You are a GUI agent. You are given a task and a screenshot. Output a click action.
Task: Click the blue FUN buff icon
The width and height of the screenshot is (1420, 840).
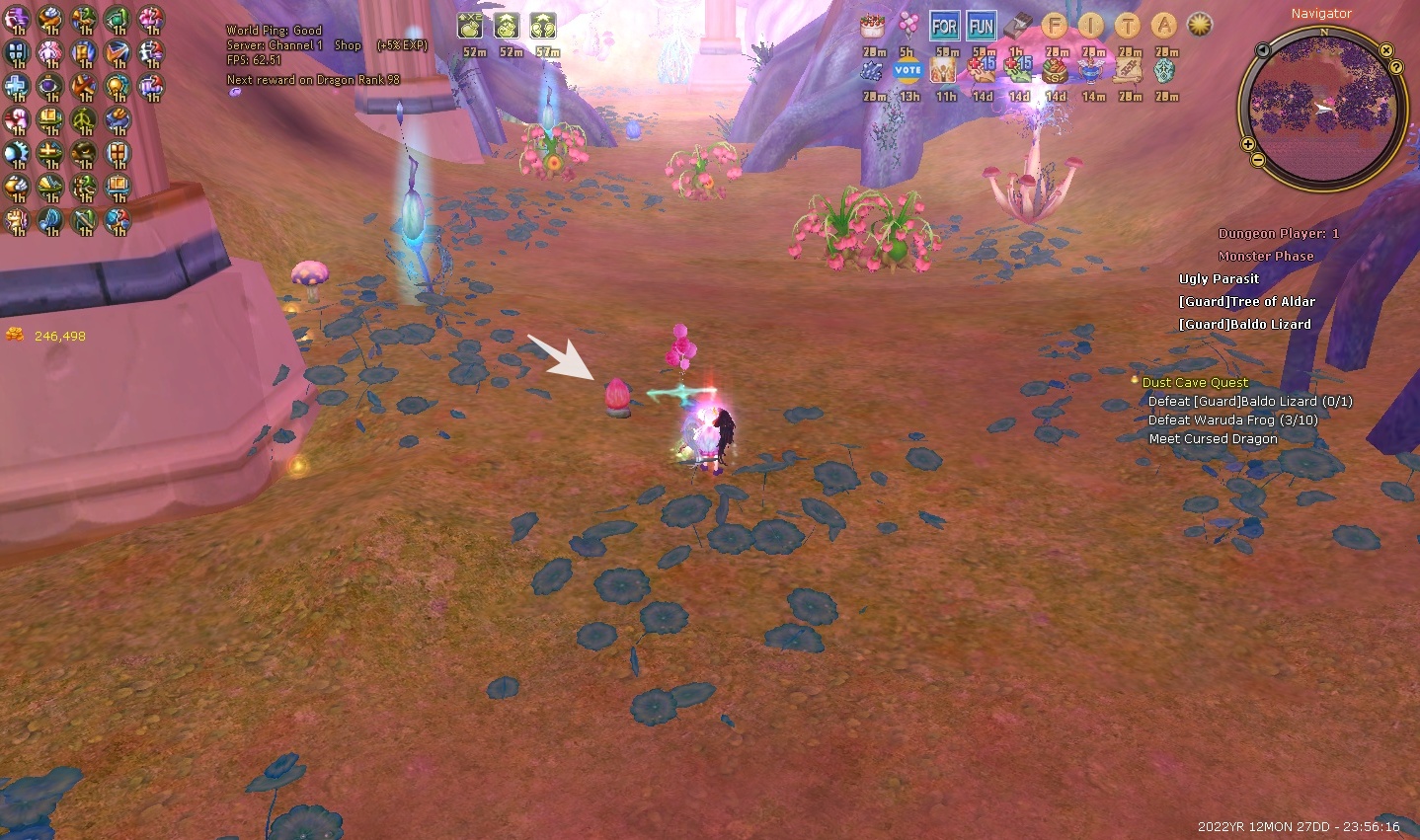pos(982,26)
